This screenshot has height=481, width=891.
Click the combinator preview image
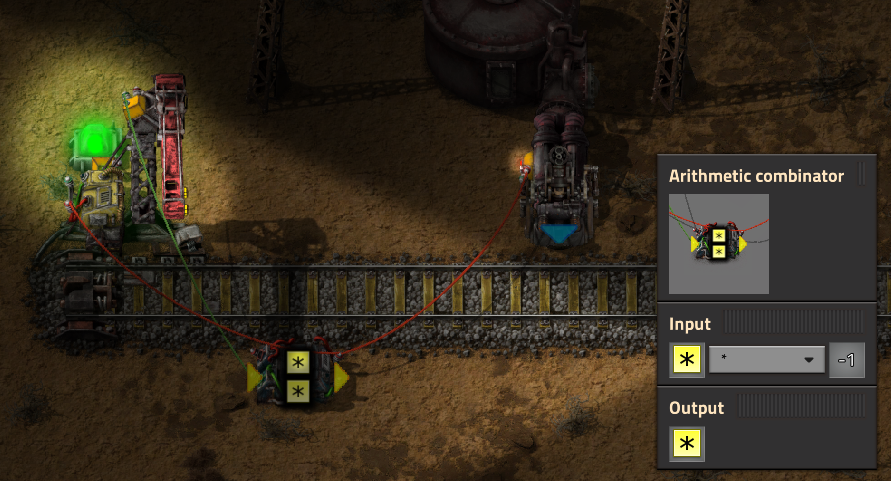[718, 243]
